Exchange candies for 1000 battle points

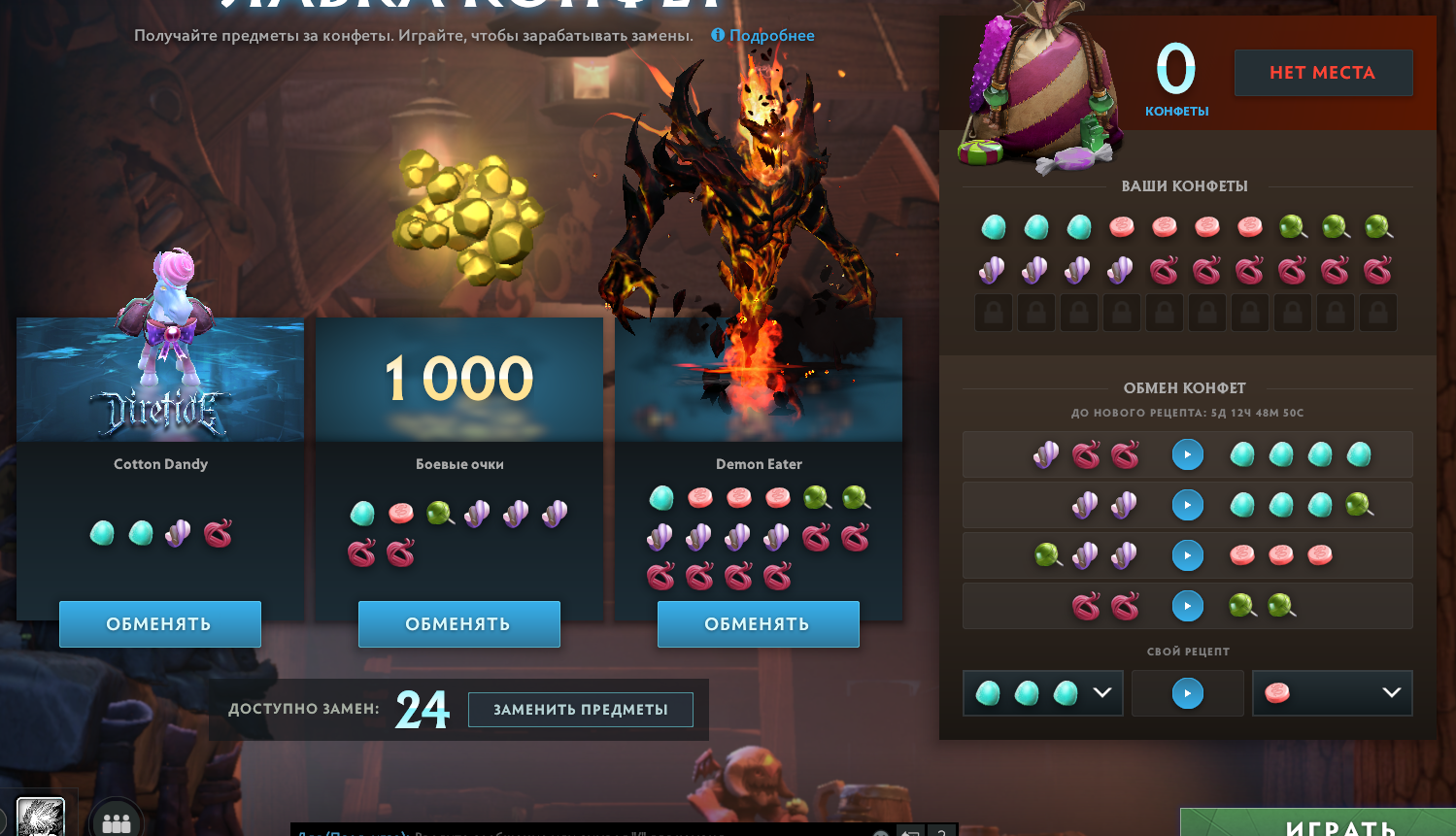tap(458, 624)
